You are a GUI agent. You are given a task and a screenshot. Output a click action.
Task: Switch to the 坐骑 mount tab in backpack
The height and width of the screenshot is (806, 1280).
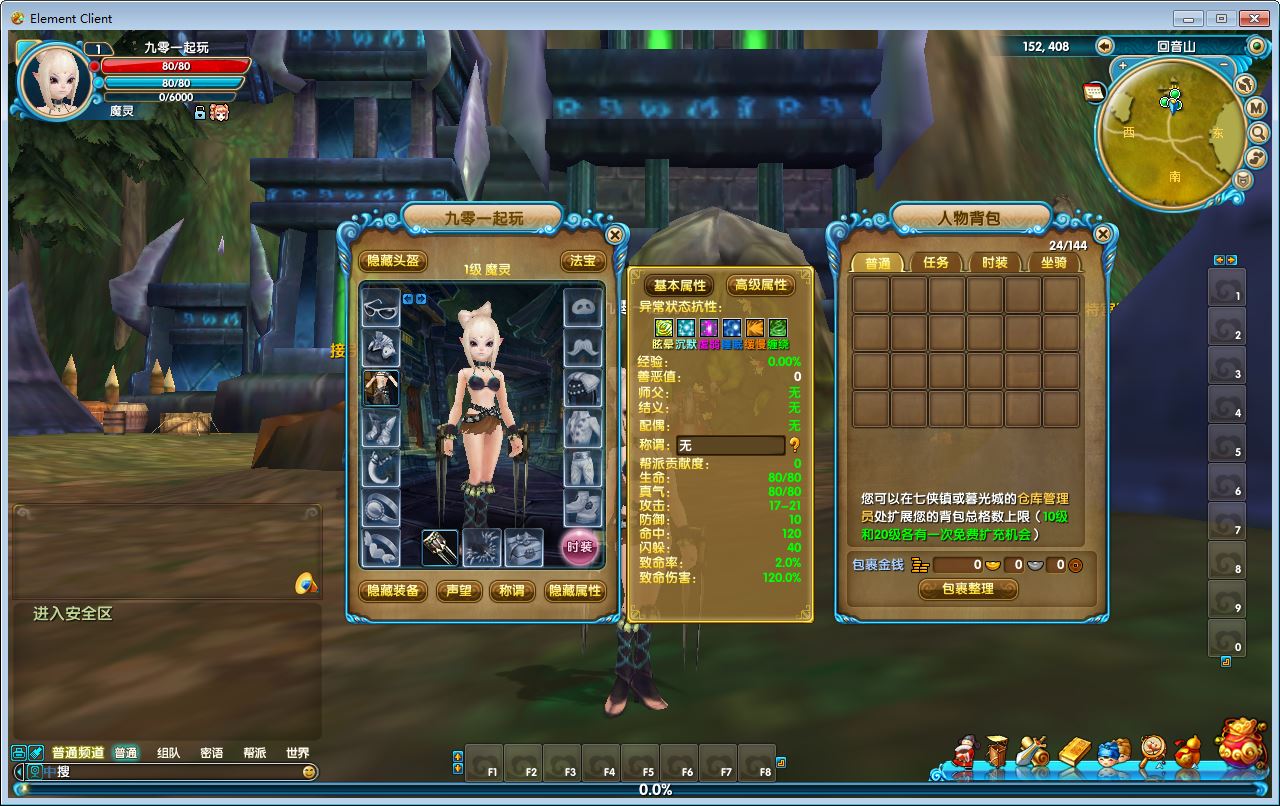coord(1054,262)
